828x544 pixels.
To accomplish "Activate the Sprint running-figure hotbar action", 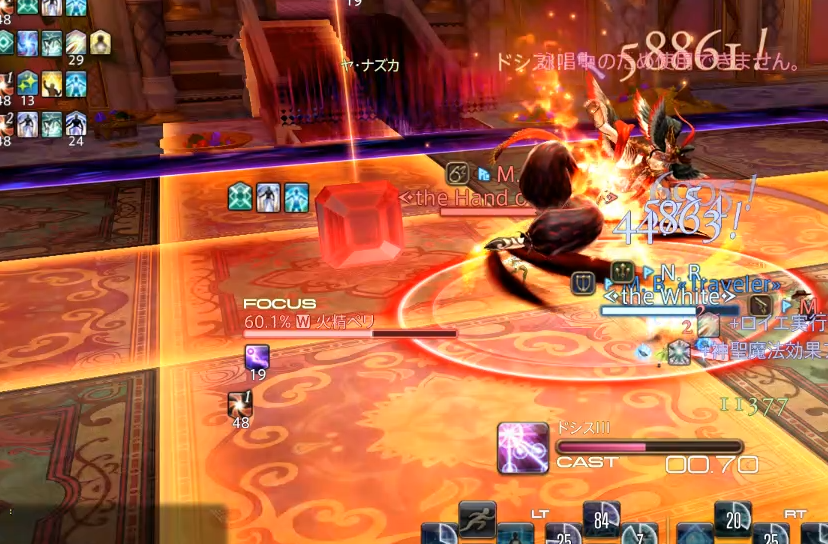I will pos(478,518).
